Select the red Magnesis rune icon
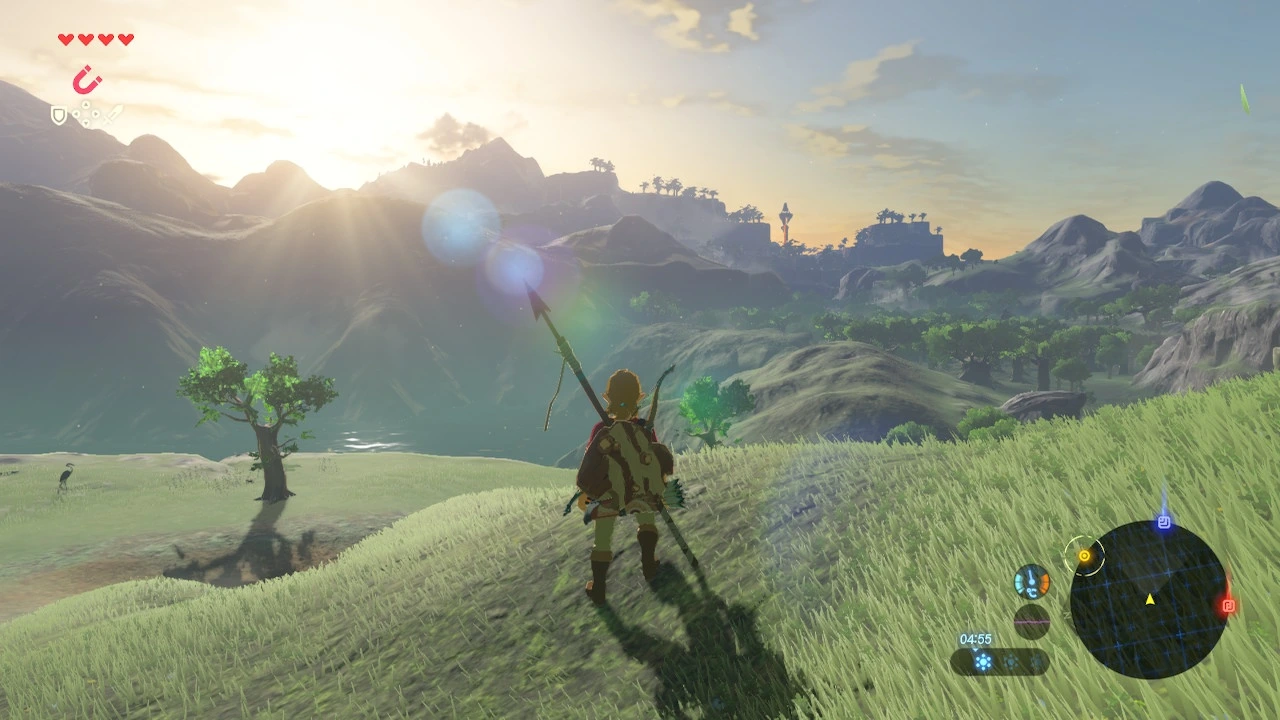 [x=87, y=79]
